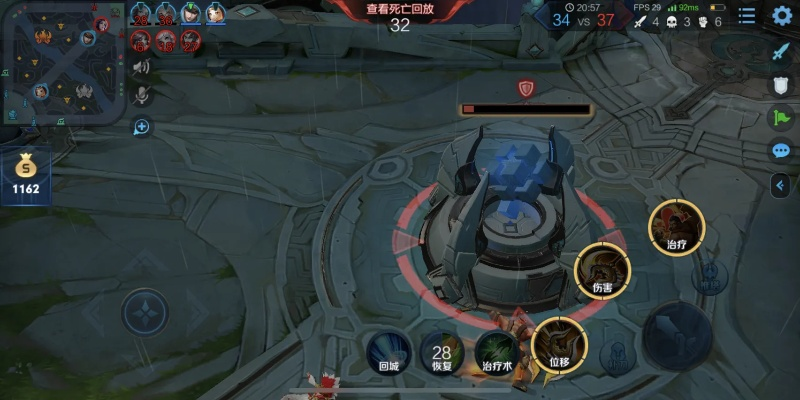Use the 恢复 restore ability
Image resolution: width=800 pixels, height=400 pixels.
pos(442,351)
